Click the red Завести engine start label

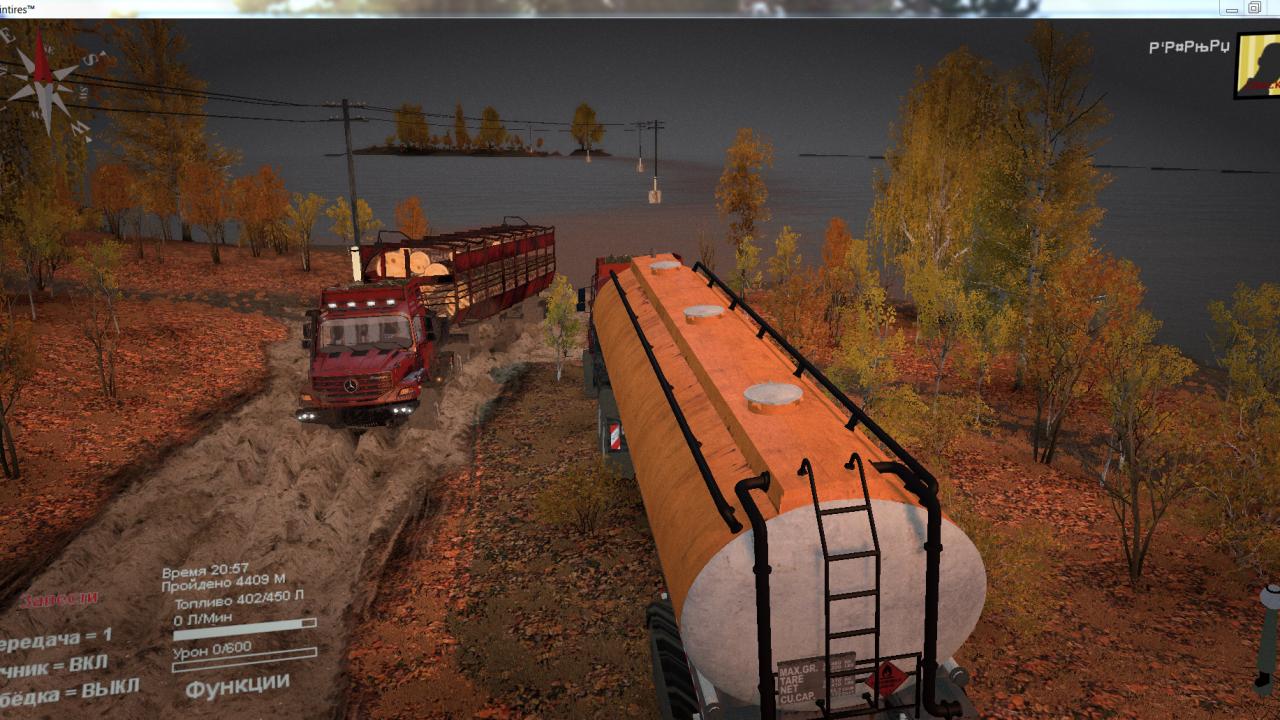point(60,599)
